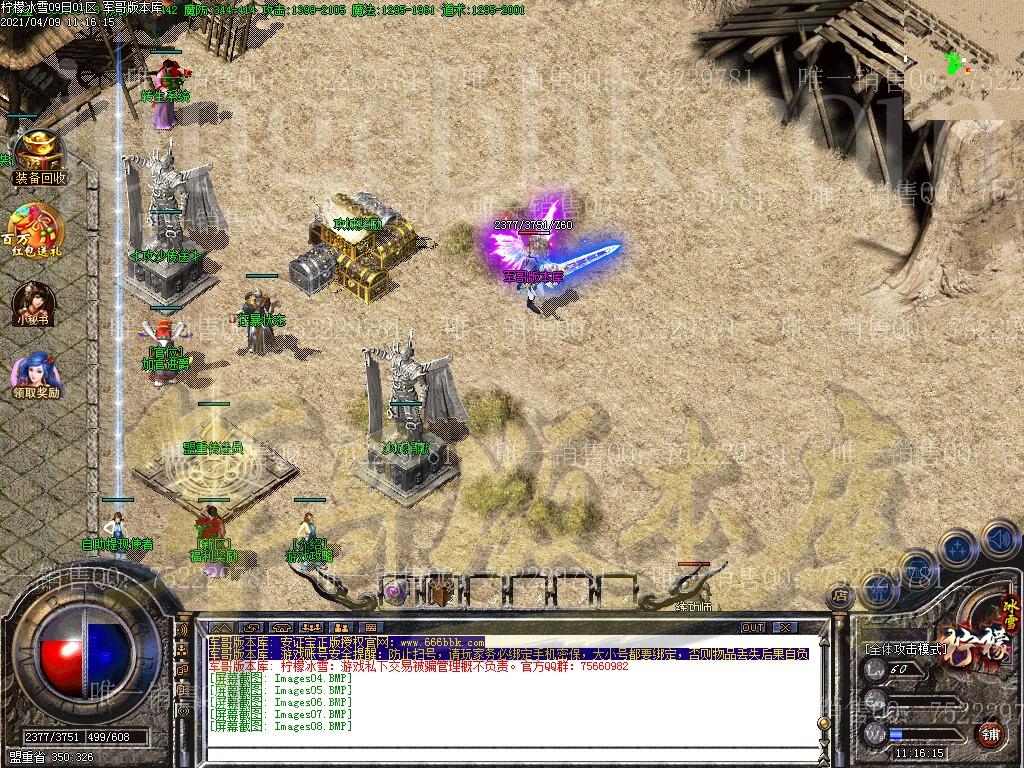The image size is (1024, 768).
Task: Toggle the 全体攻击模式 attack mode label
Action: [906, 648]
